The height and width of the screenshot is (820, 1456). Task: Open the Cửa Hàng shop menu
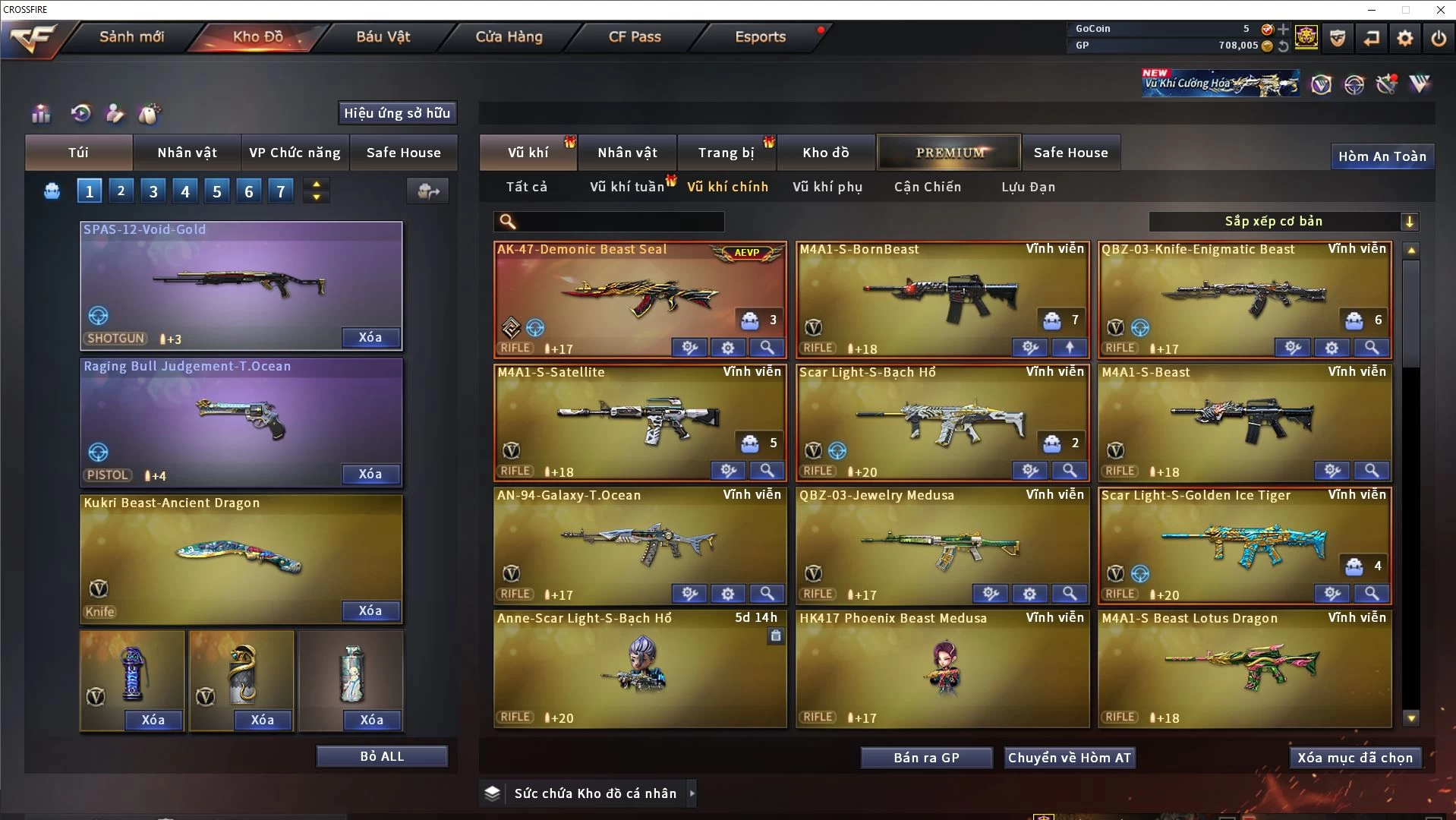tap(509, 36)
